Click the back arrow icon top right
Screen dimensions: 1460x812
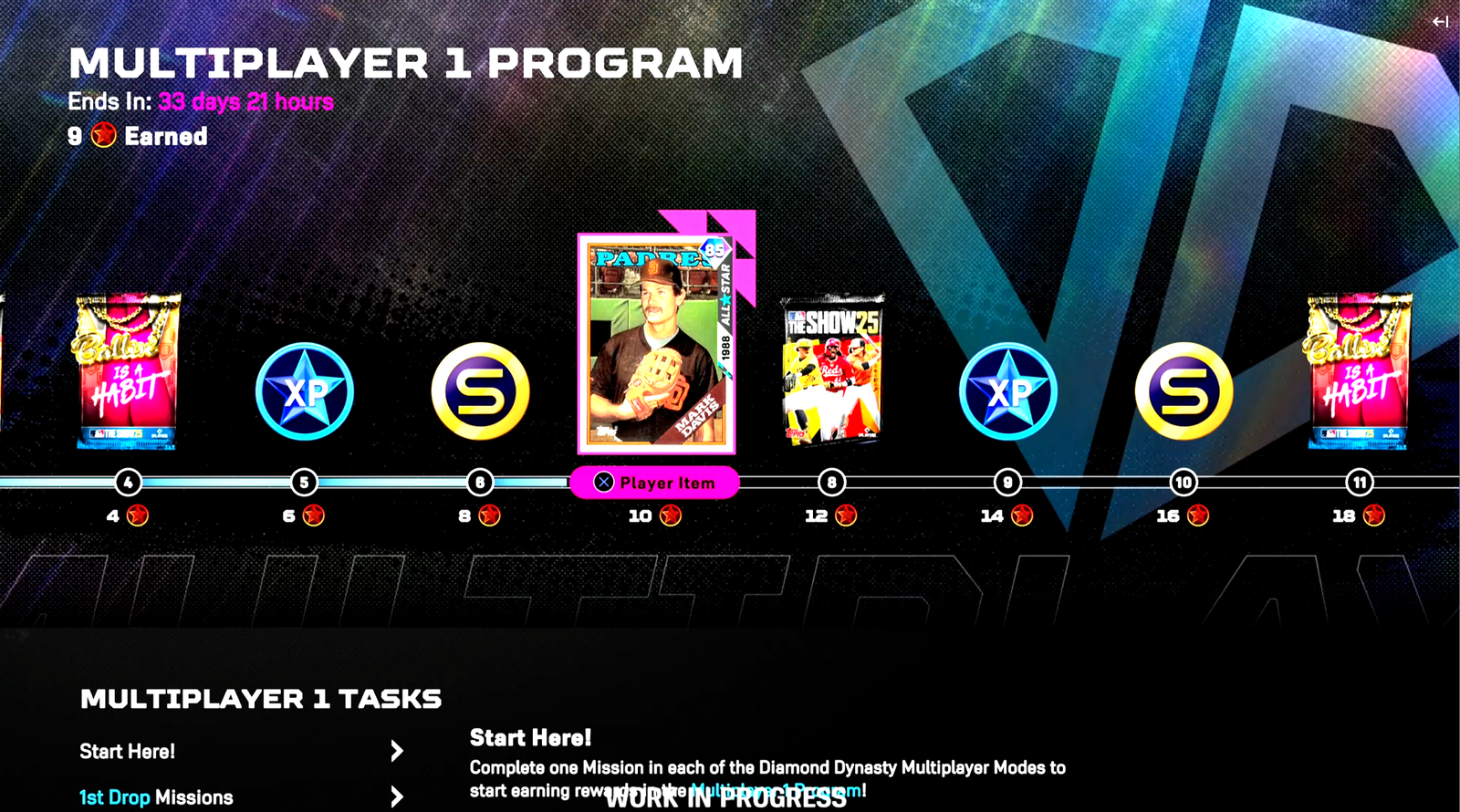[1442, 21]
